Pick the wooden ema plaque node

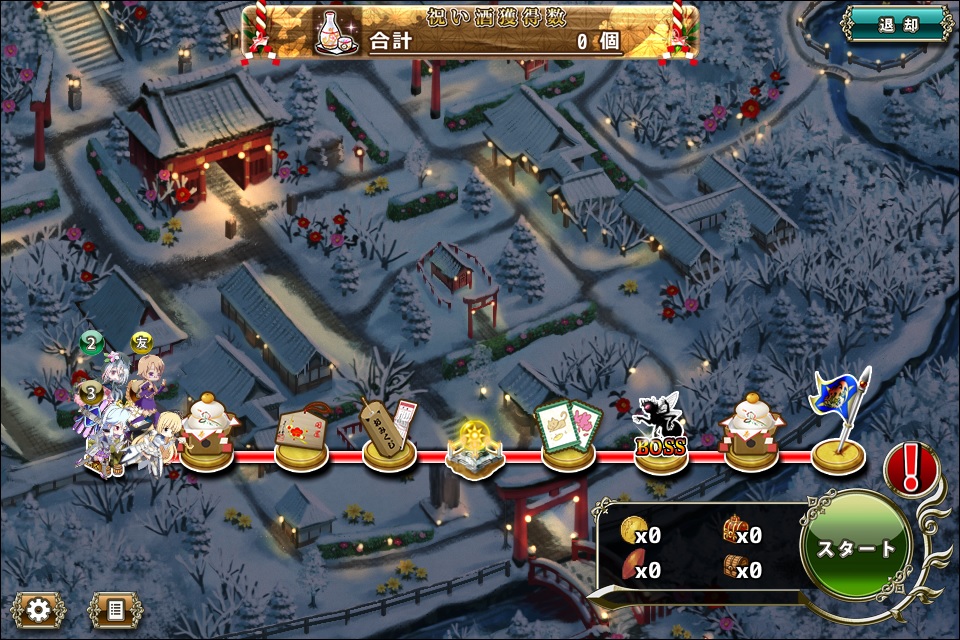(x=301, y=435)
